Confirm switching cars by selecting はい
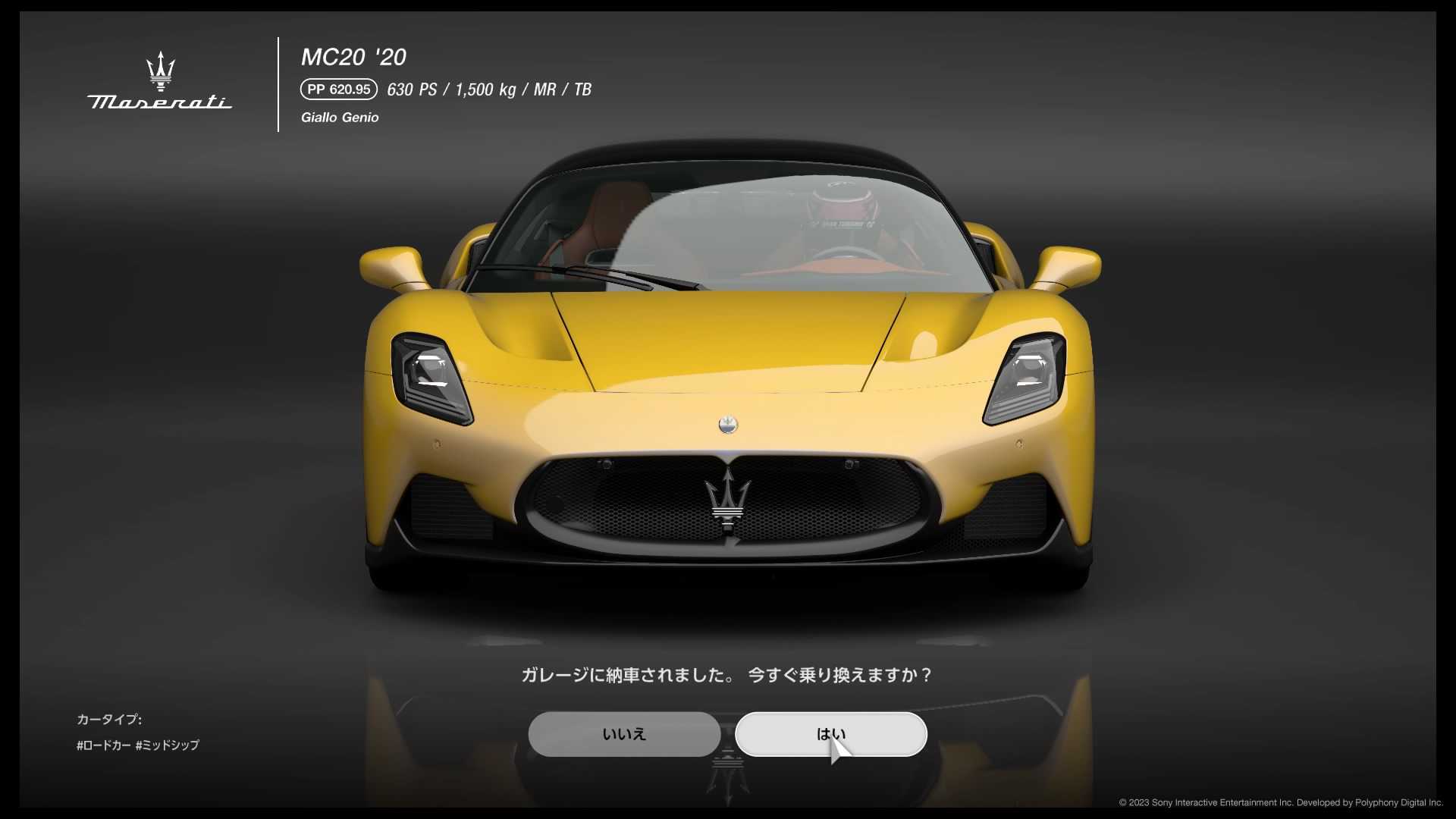The width and height of the screenshot is (1456, 819). click(831, 734)
